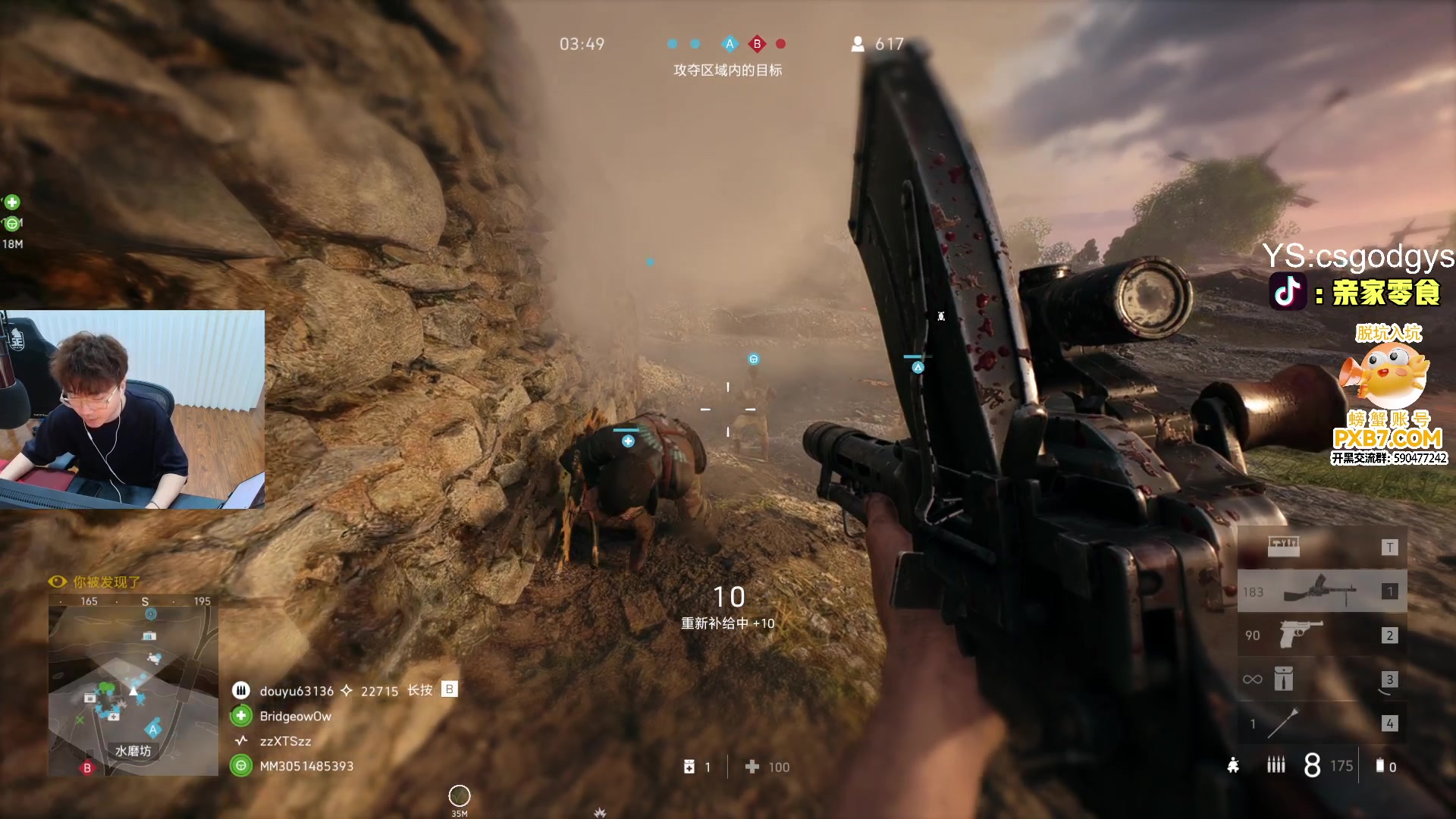1456x819 pixels.
Task: Select objective A flag in top bar
Action: coord(730,44)
